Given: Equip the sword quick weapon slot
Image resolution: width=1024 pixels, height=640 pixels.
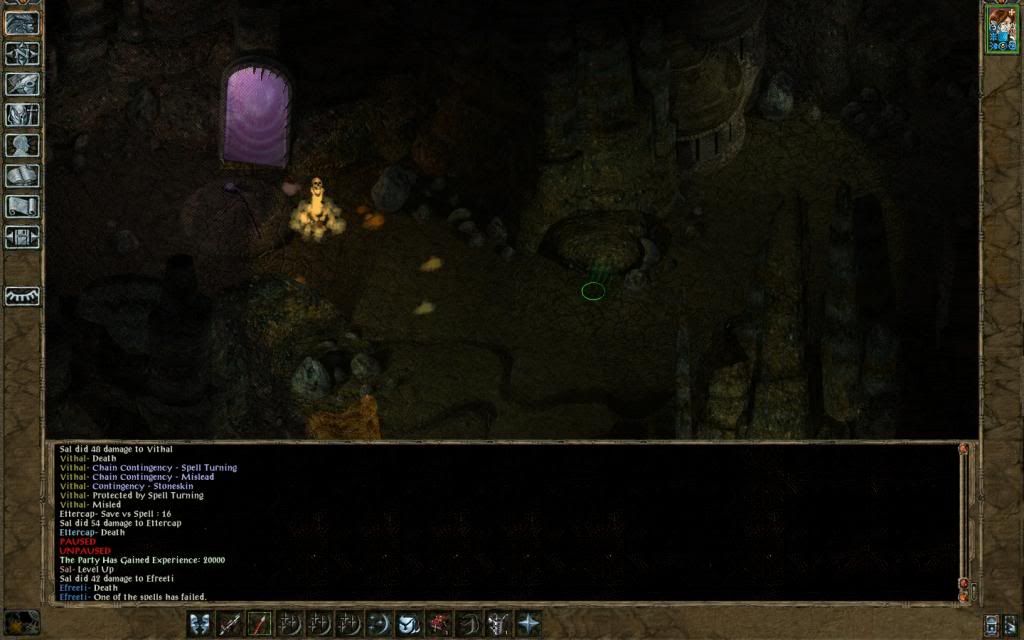Looking at the screenshot, I should tap(230, 623).
